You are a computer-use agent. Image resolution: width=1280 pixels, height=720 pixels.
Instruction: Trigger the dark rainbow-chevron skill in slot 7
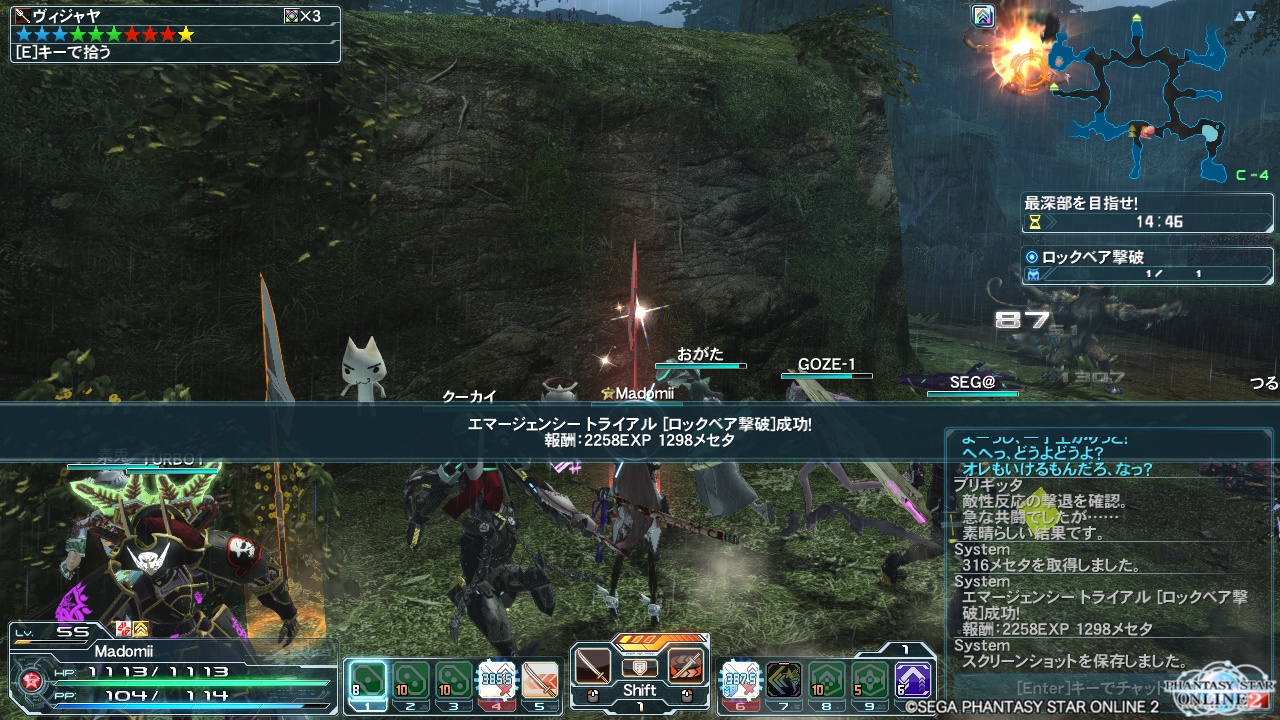783,680
